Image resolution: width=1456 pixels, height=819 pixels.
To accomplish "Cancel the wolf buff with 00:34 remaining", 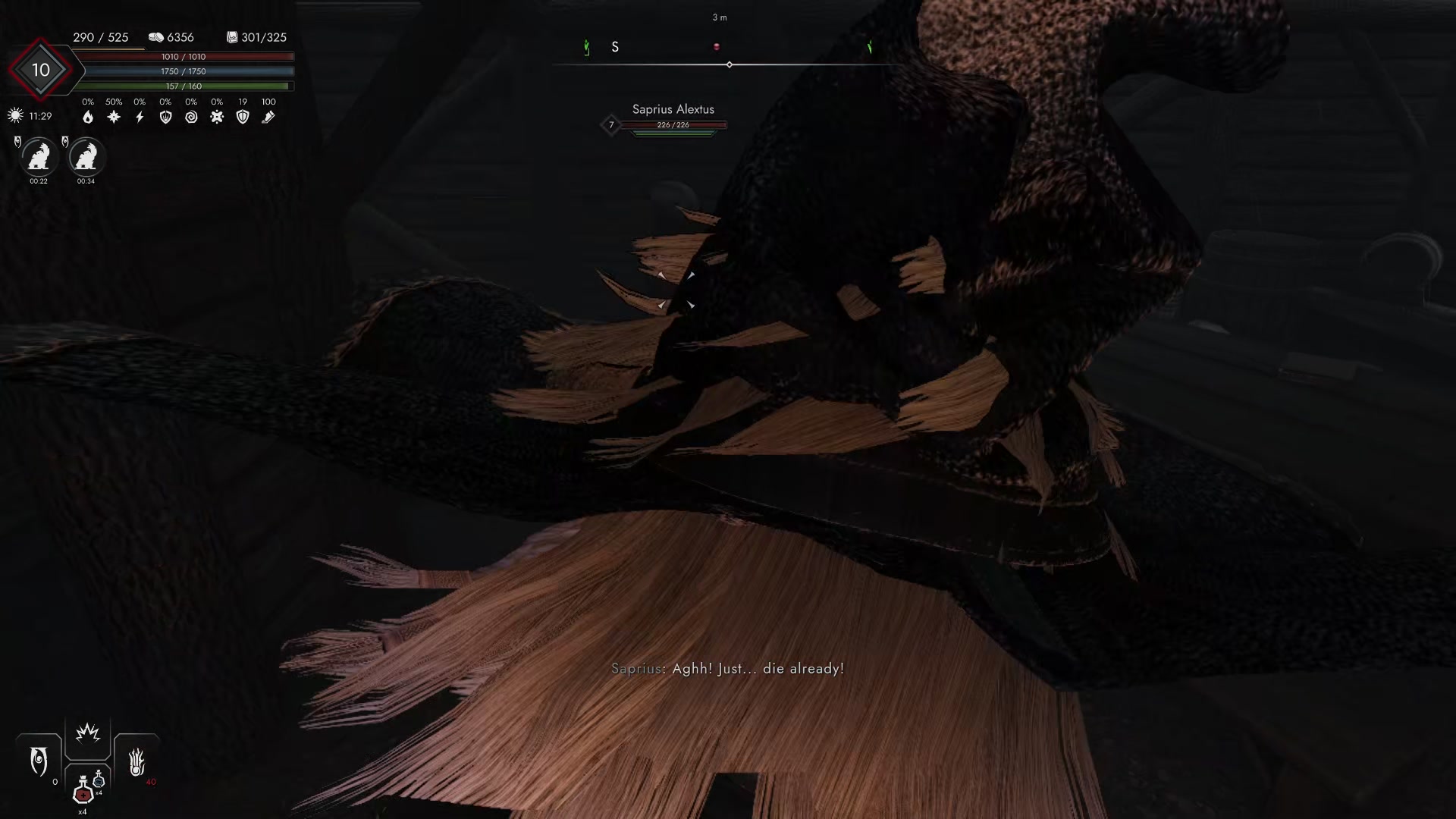I will click(x=86, y=157).
